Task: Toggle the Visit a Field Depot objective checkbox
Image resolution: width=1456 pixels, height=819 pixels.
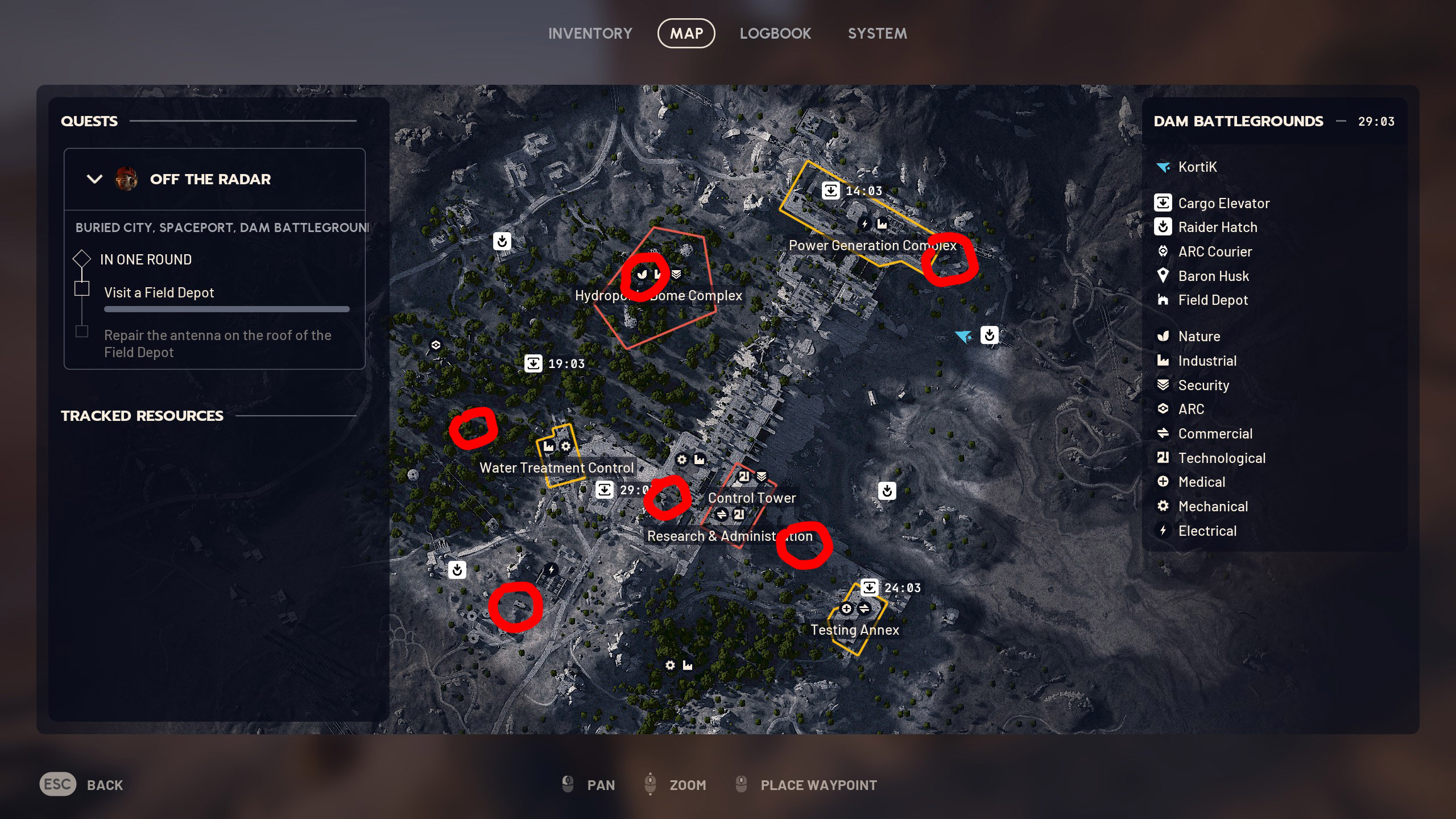Action: point(82,289)
